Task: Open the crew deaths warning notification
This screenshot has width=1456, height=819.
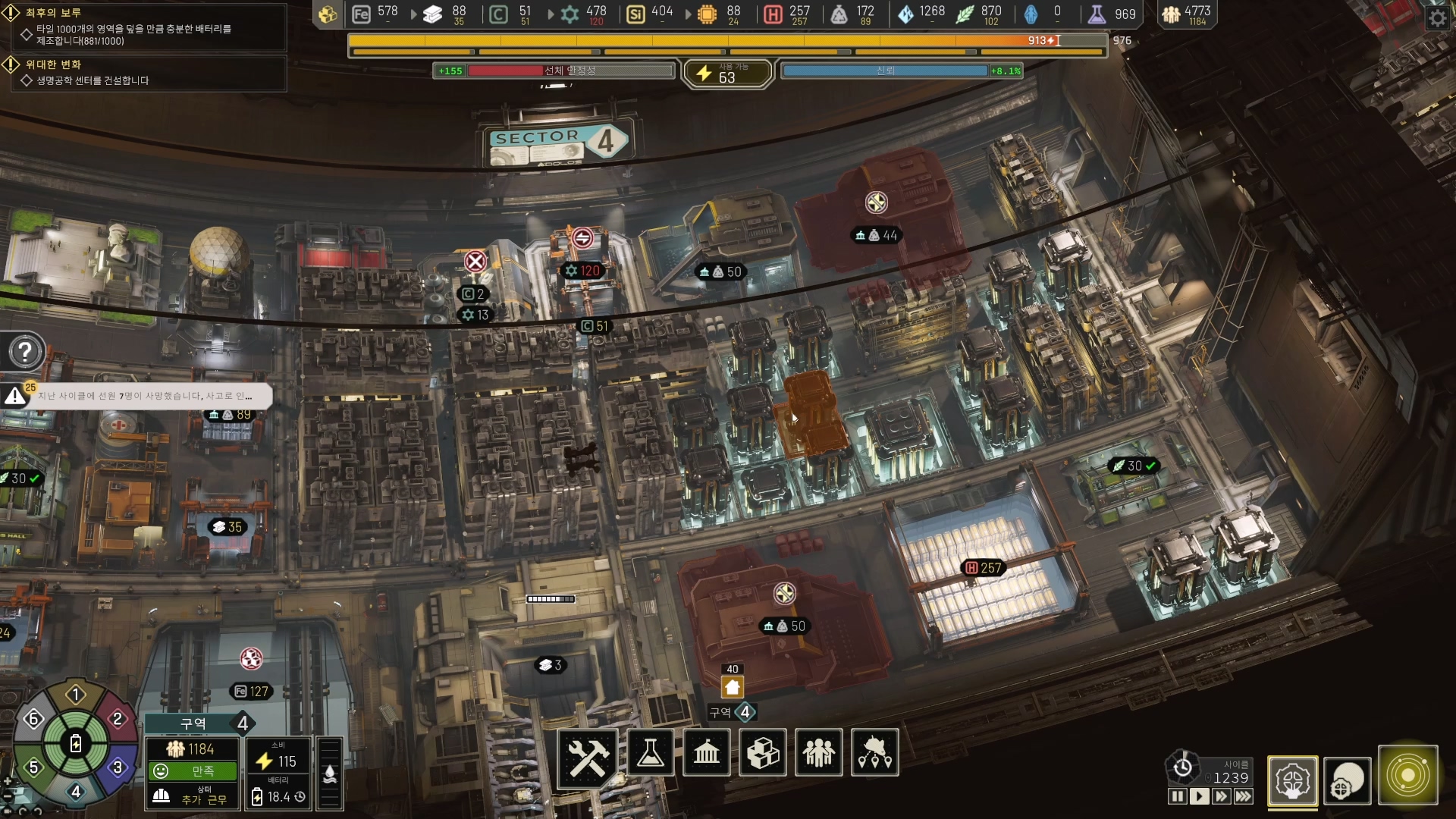Action: [144, 396]
